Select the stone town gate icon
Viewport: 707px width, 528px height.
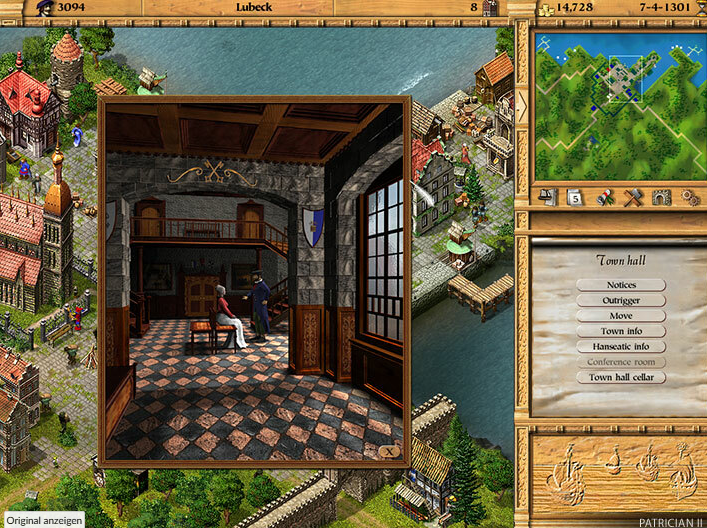(x=659, y=197)
